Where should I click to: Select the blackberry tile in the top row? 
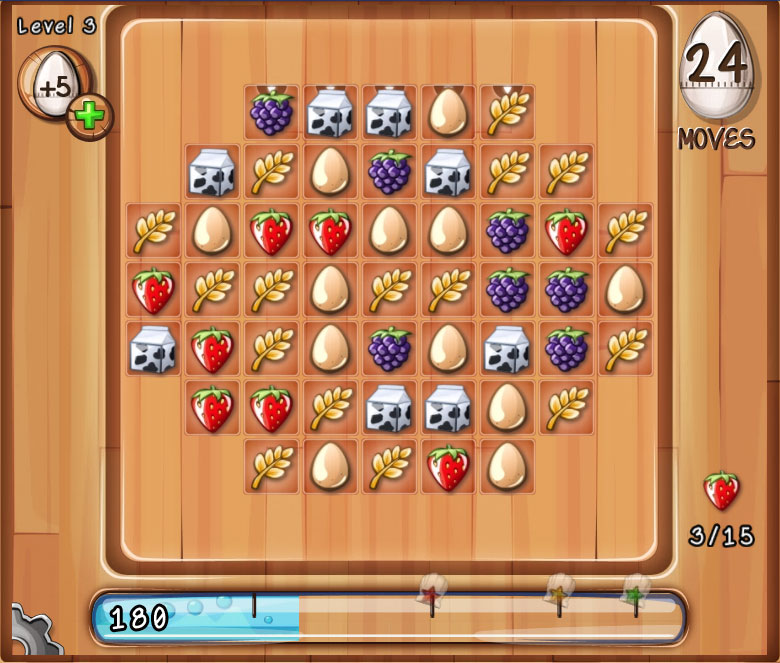coord(271,112)
